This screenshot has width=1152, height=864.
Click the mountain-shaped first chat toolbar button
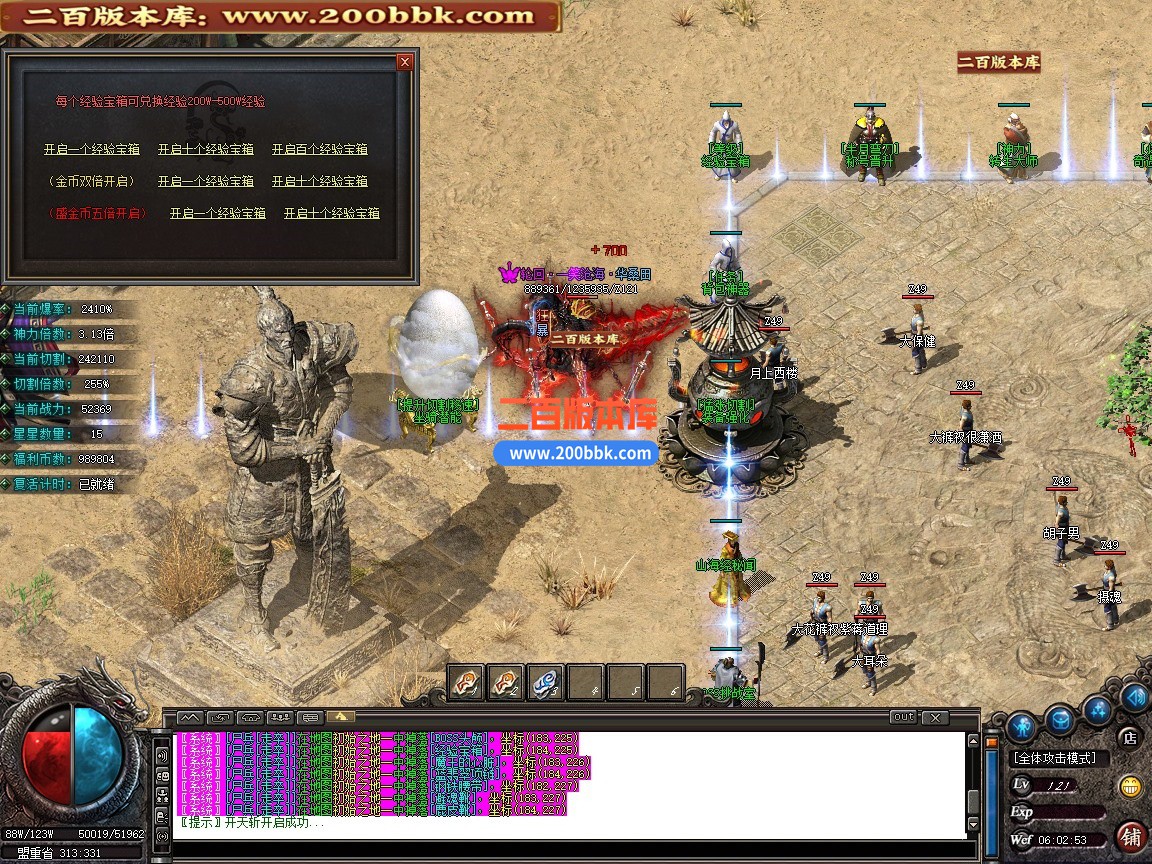190,717
